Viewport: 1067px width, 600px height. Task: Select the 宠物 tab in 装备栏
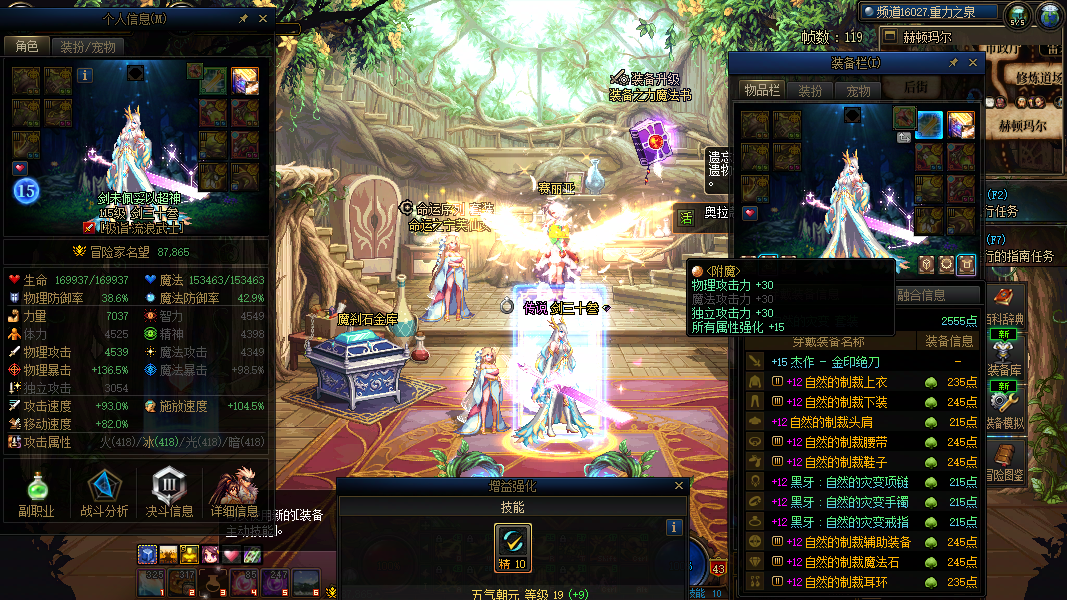click(x=859, y=90)
